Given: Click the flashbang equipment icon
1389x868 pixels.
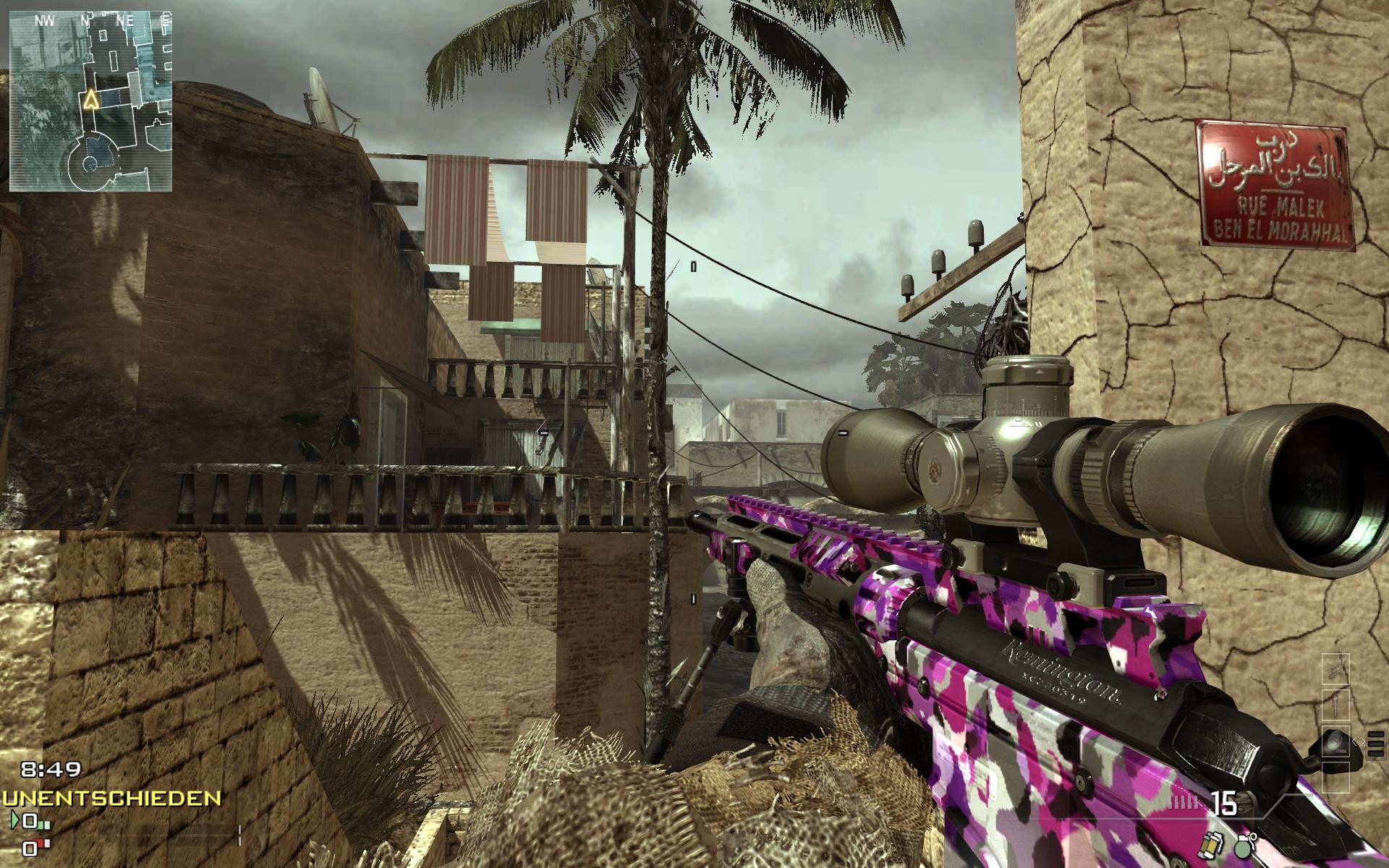Looking at the screenshot, I should click(1210, 846).
